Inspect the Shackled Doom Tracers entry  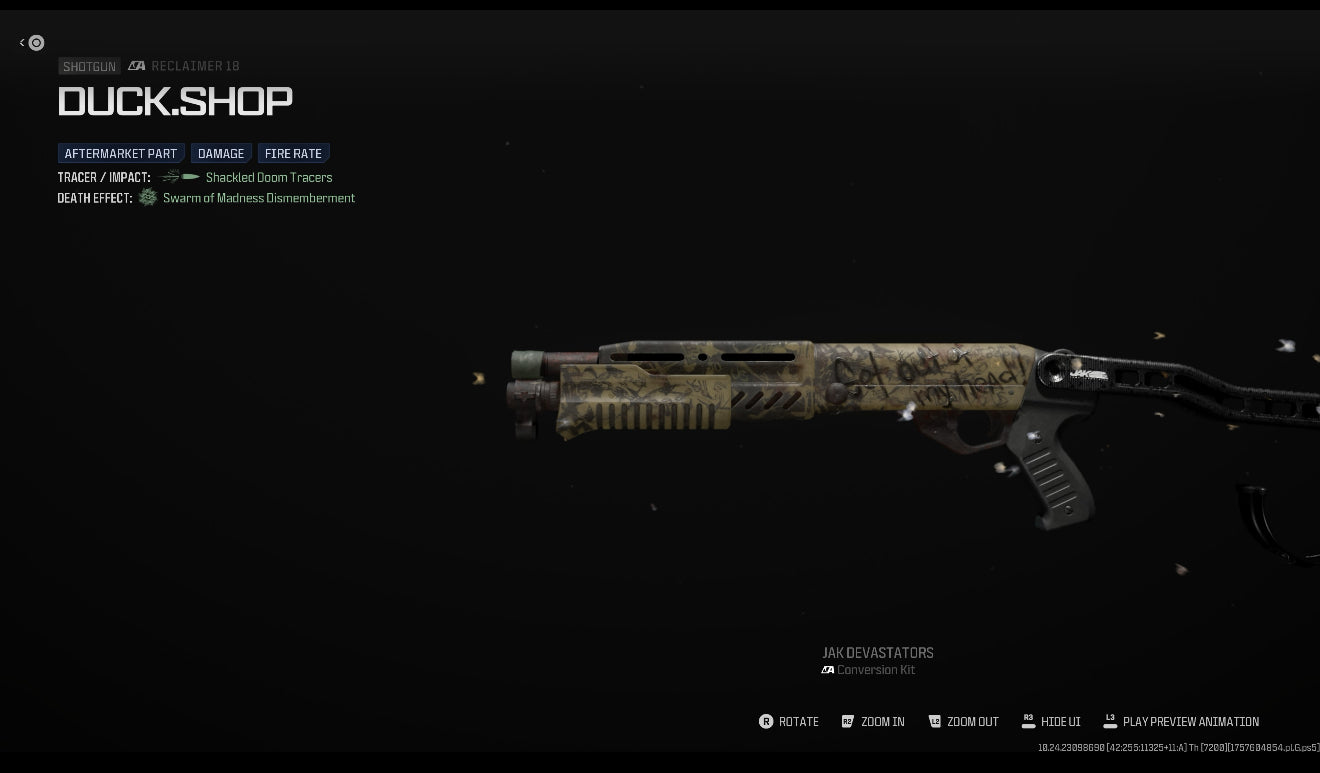click(x=268, y=178)
